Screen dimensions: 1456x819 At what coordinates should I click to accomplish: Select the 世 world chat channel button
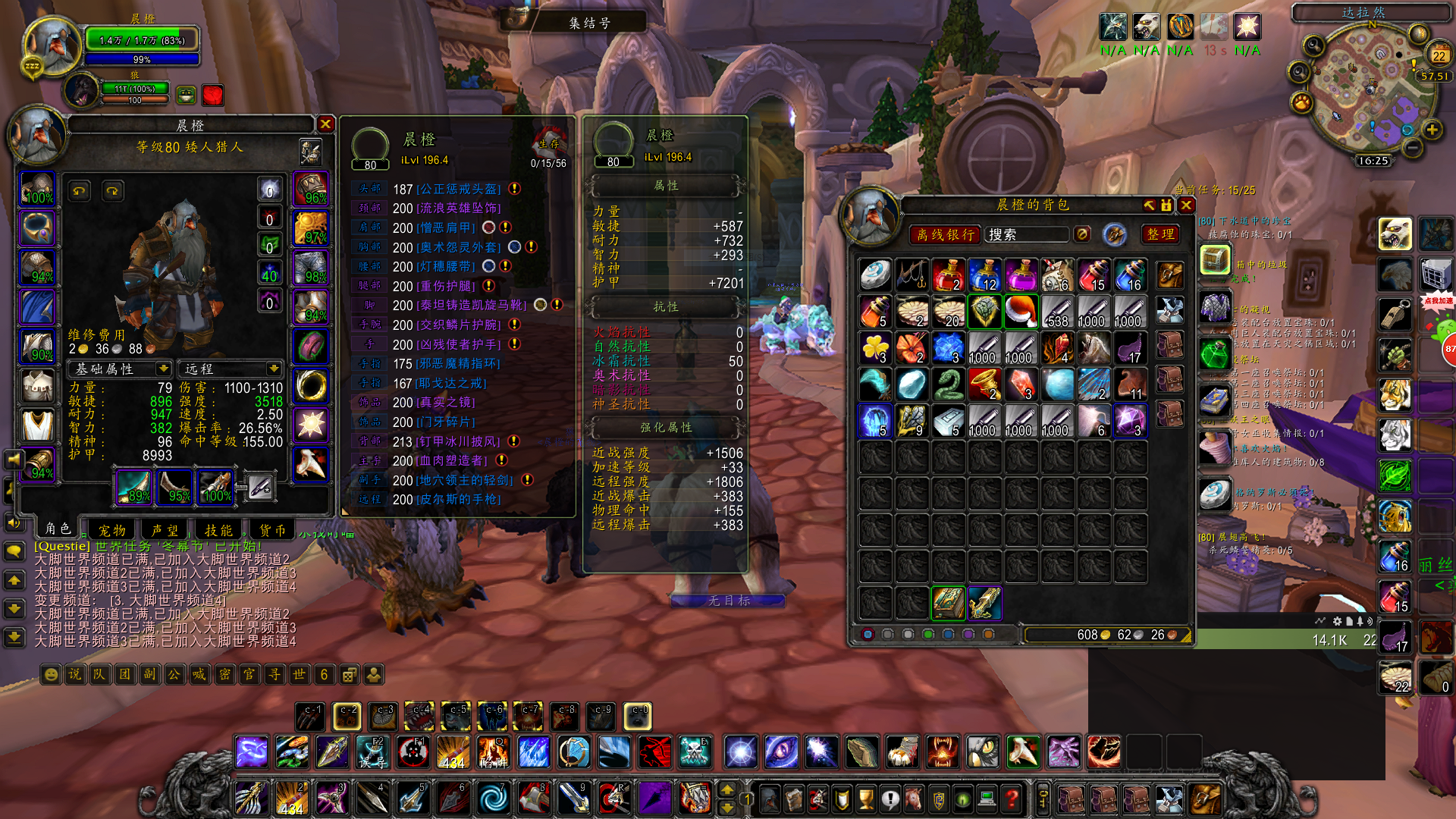pos(299,674)
